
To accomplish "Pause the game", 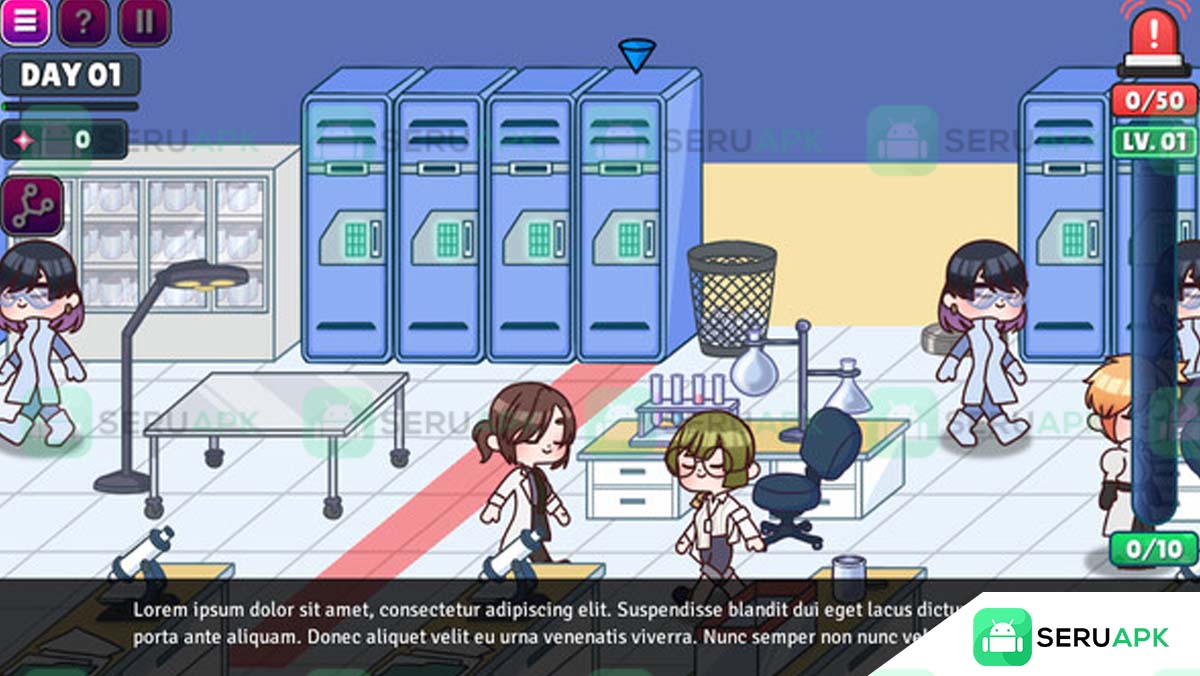I will click(144, 21).
